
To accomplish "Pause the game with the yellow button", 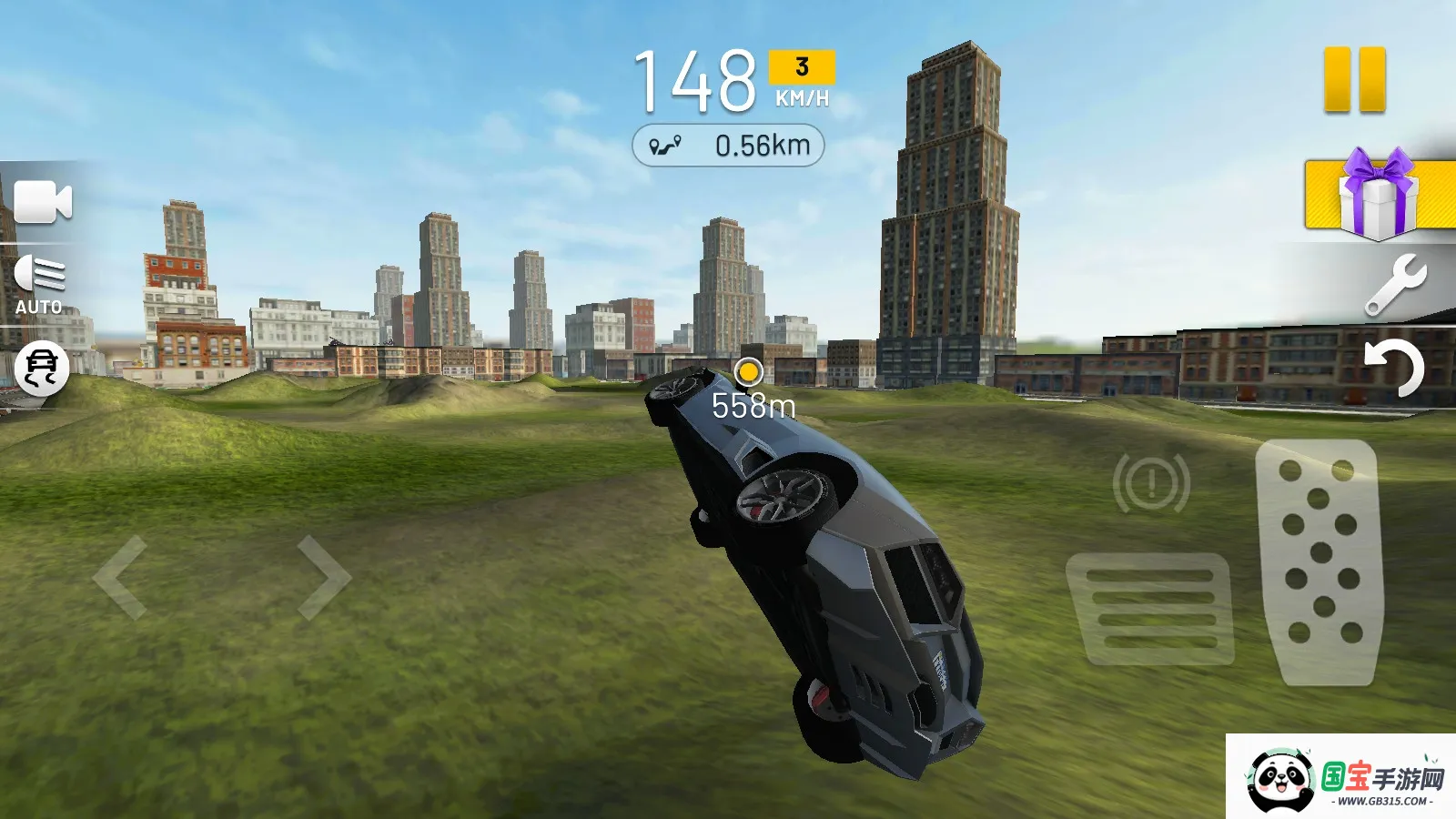I will [1354, 80].
